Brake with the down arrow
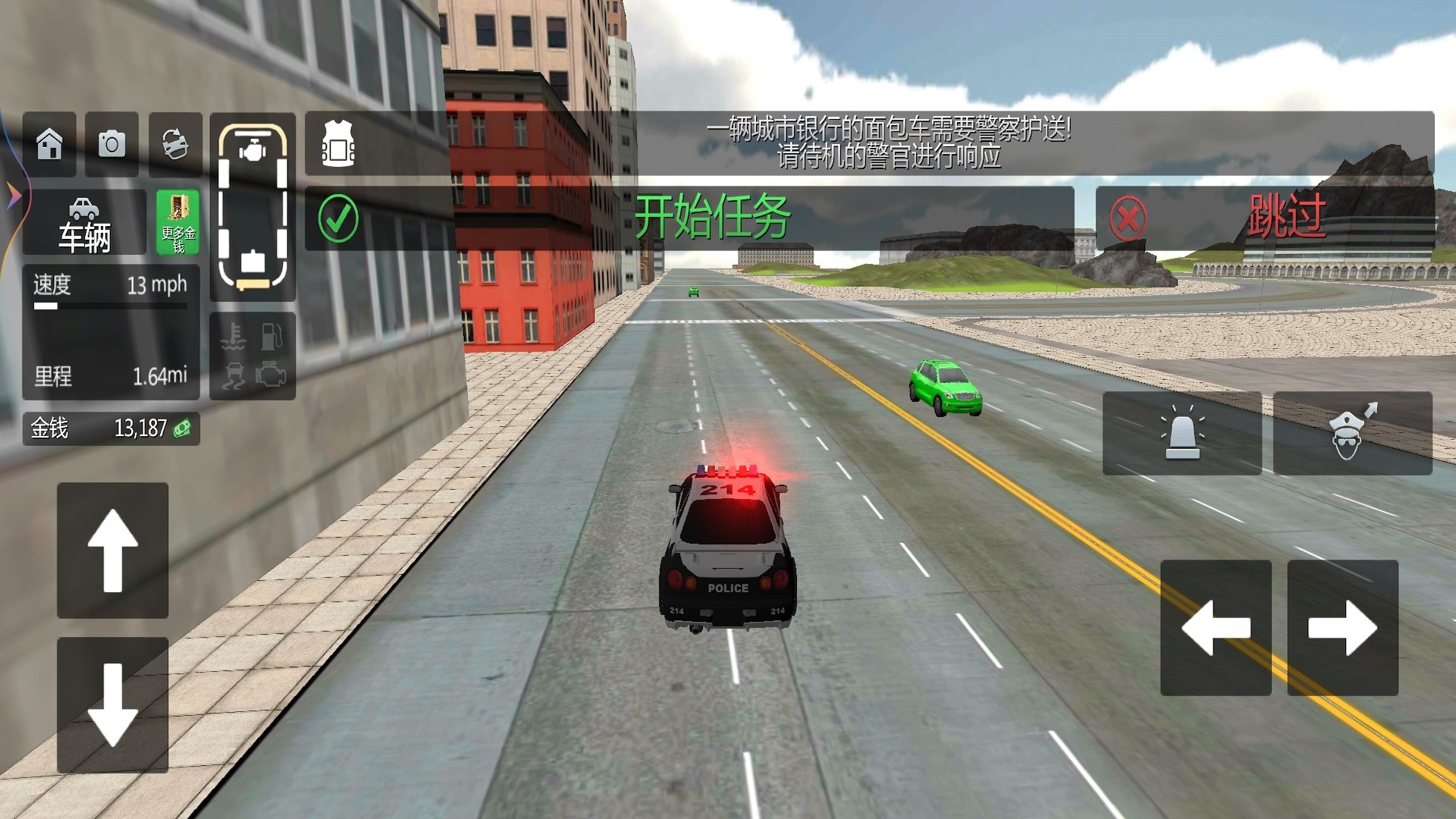Screen dimensions: 1456x819 113,705
